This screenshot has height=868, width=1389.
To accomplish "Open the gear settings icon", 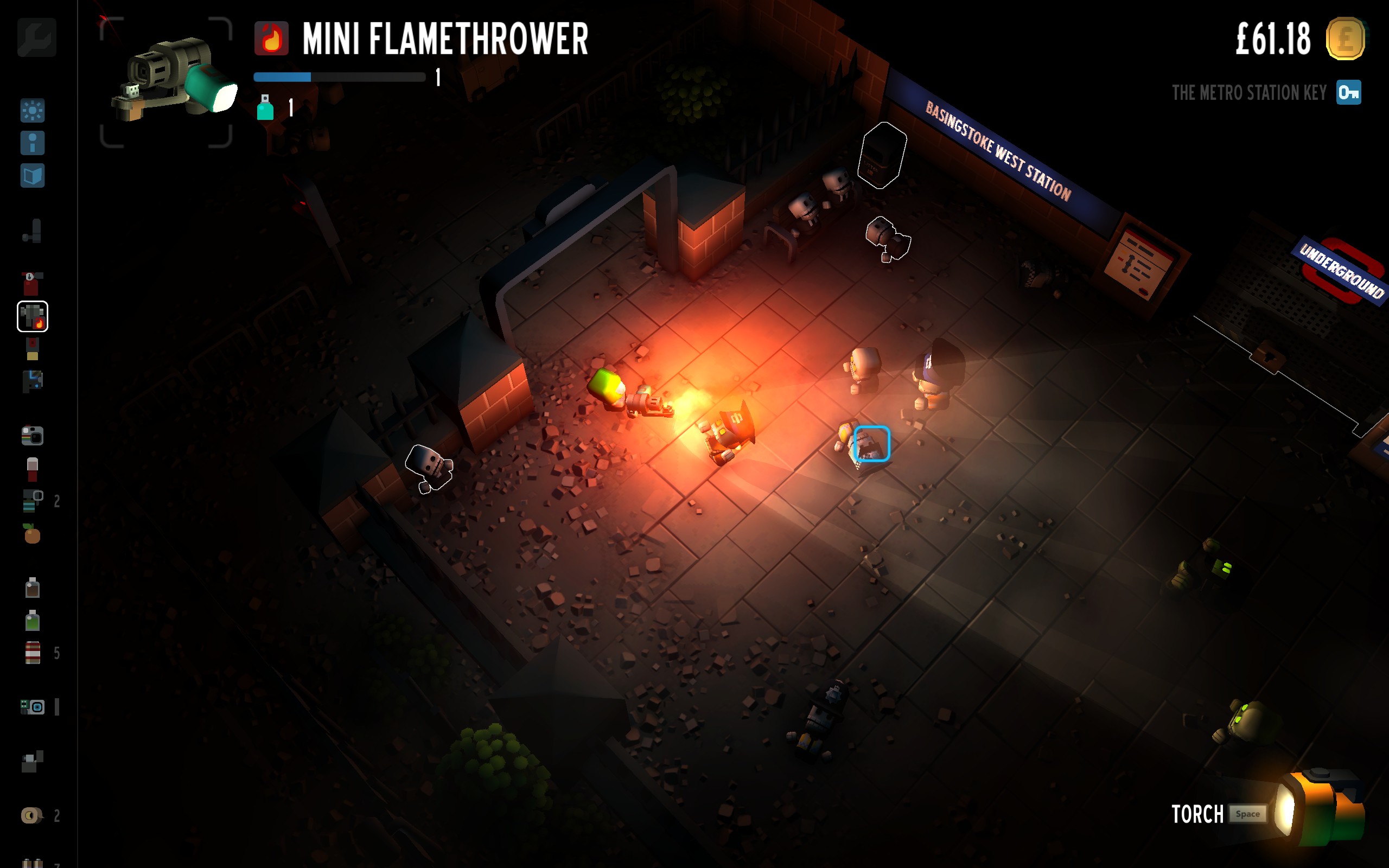I will click(x=33, y=111).
